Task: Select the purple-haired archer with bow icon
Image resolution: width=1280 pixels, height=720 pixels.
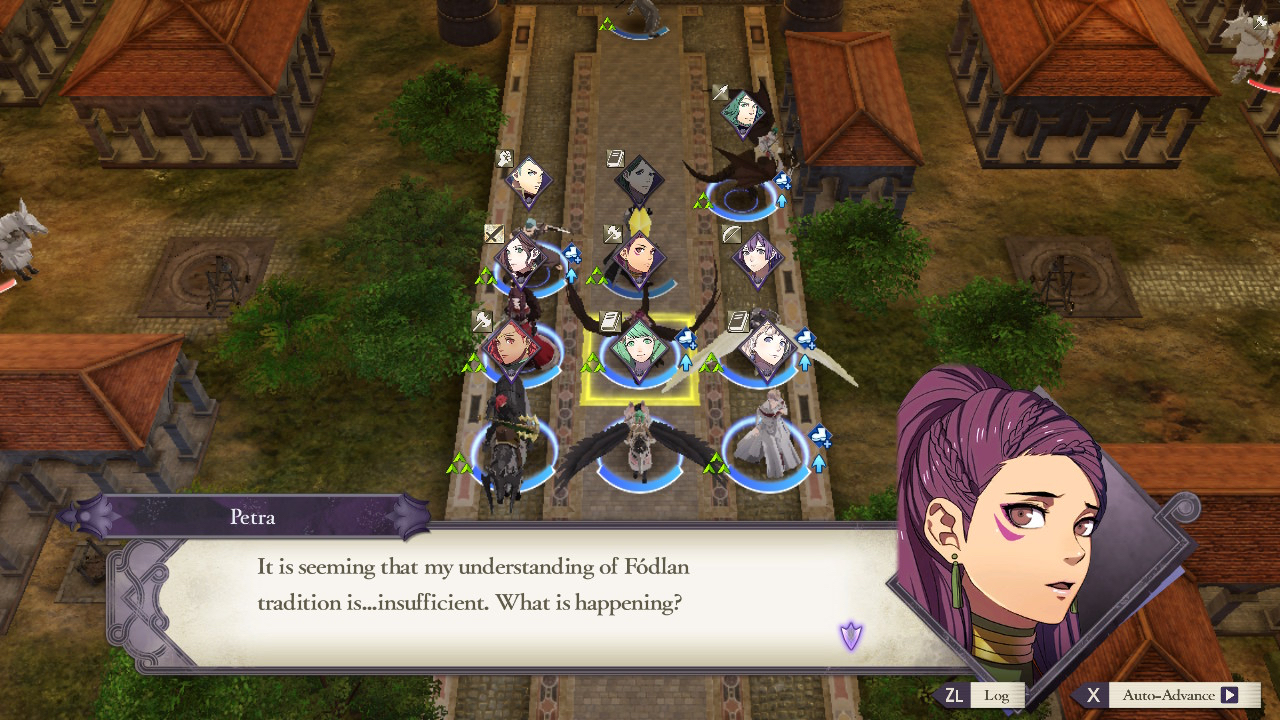Action: (756, 257)
